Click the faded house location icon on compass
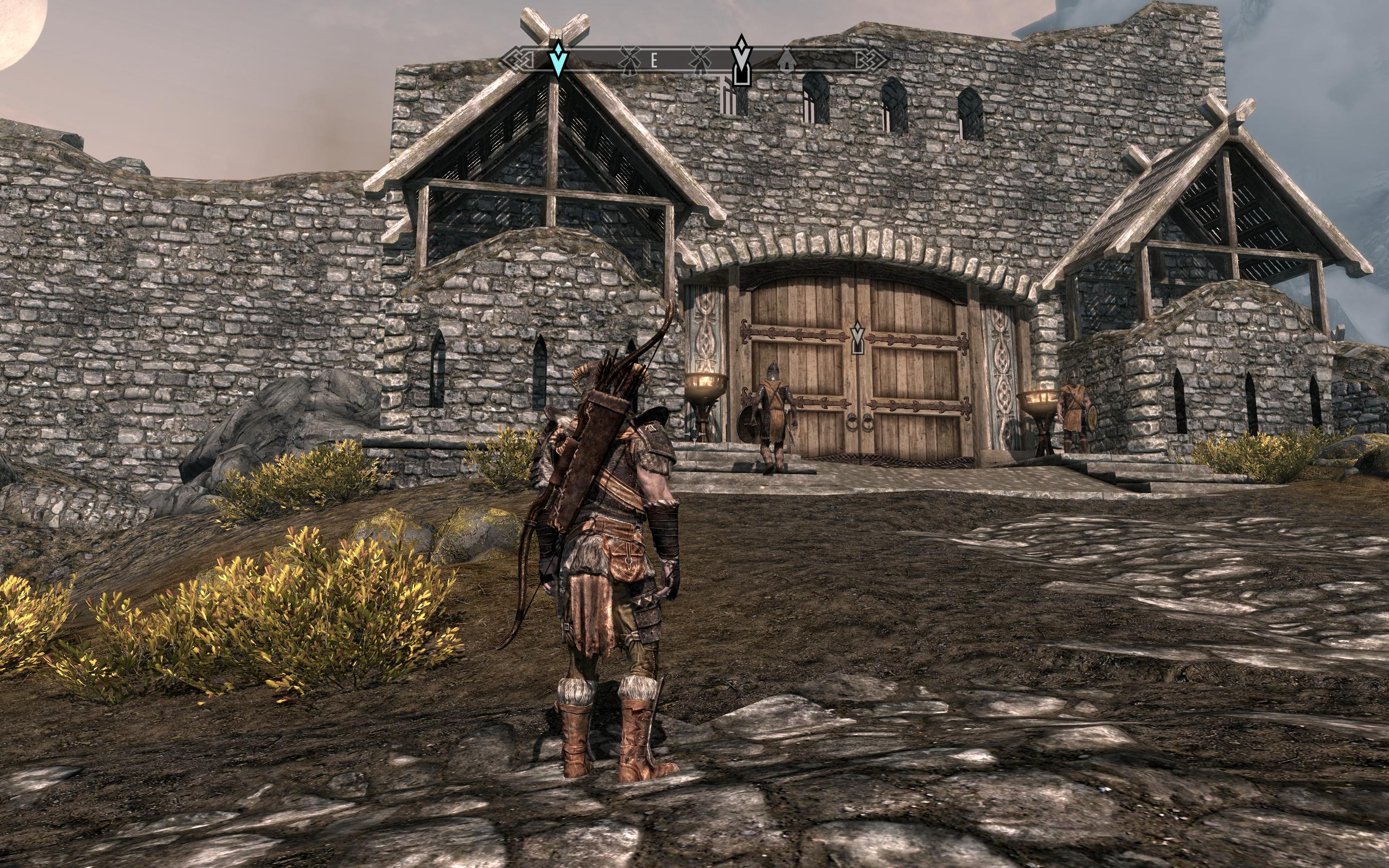Viewport: 1389px width, 868px height. pos(786,60)
